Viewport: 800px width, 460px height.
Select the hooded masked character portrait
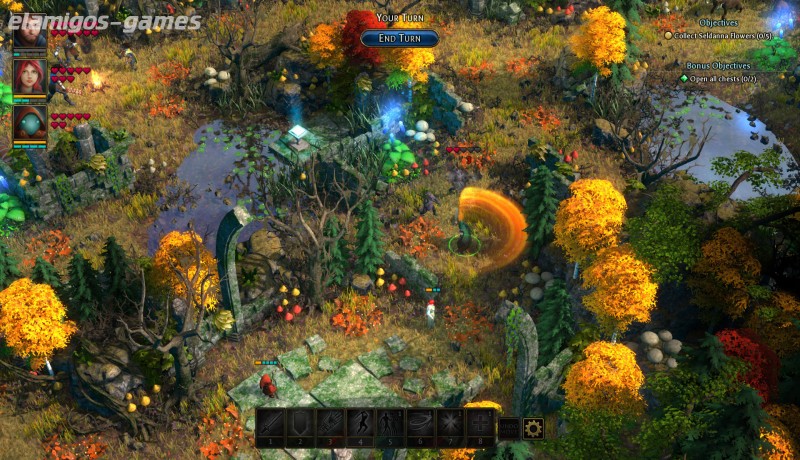point(30,123)
